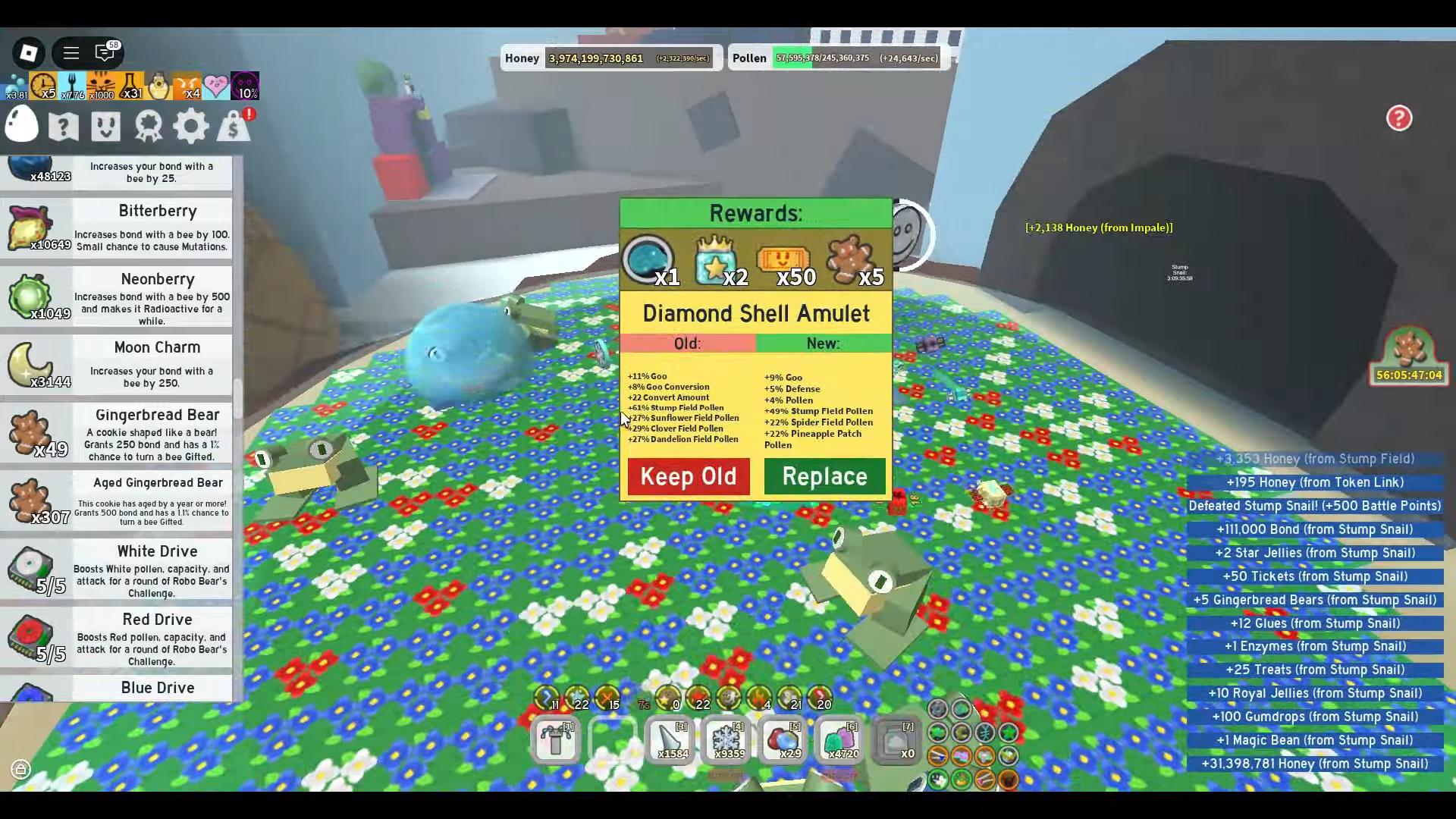
Task: Use the marbles item in slot 5
Action: 783,739
